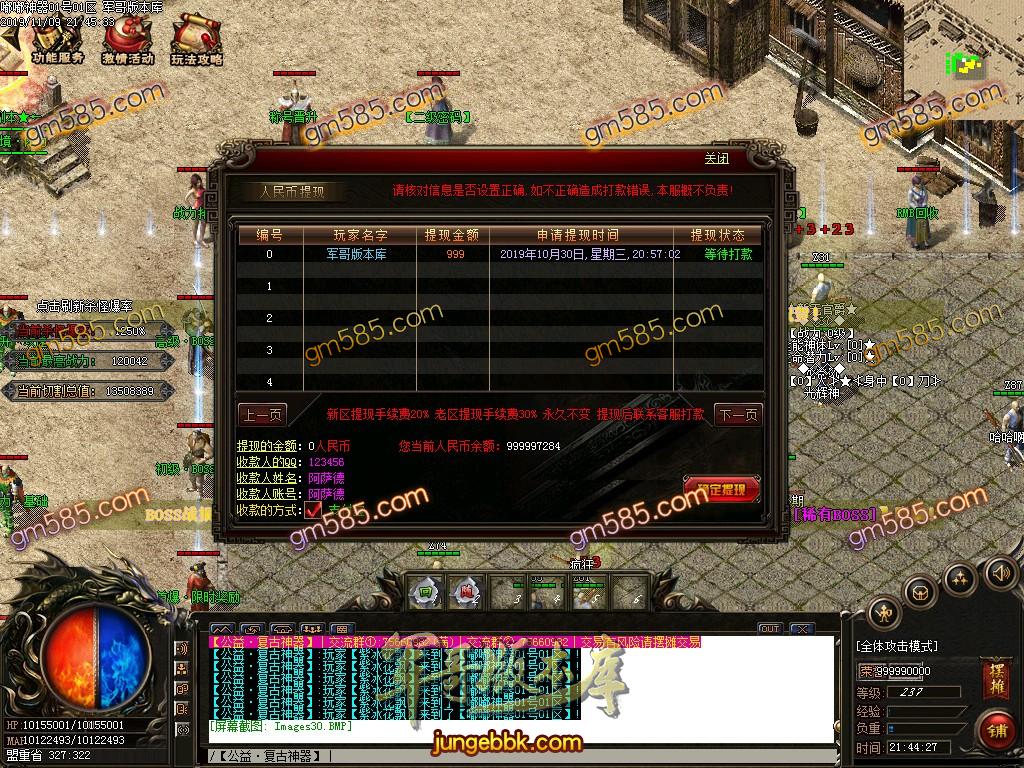Viewport: 1024px width, 768px height.
Task: Click the chat input line
Action: pyautogui.click(x=520, y=756)
